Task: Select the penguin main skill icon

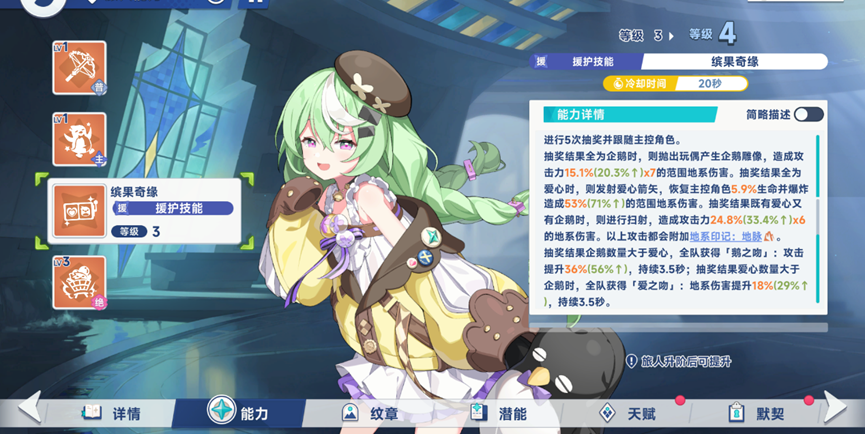Action: click(x=79, y=138)
